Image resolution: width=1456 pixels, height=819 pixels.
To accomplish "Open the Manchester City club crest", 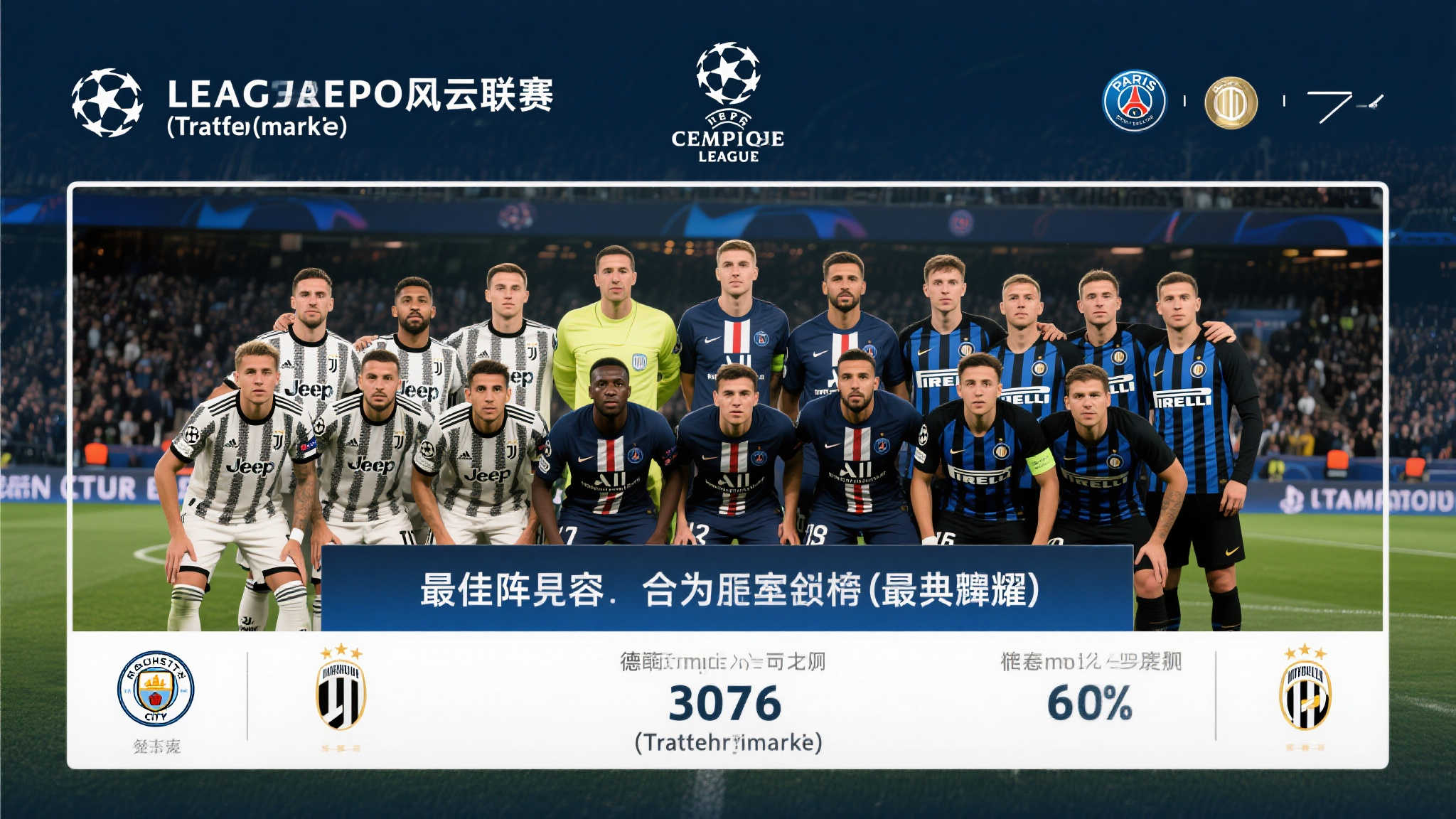I will click(156, 688).
